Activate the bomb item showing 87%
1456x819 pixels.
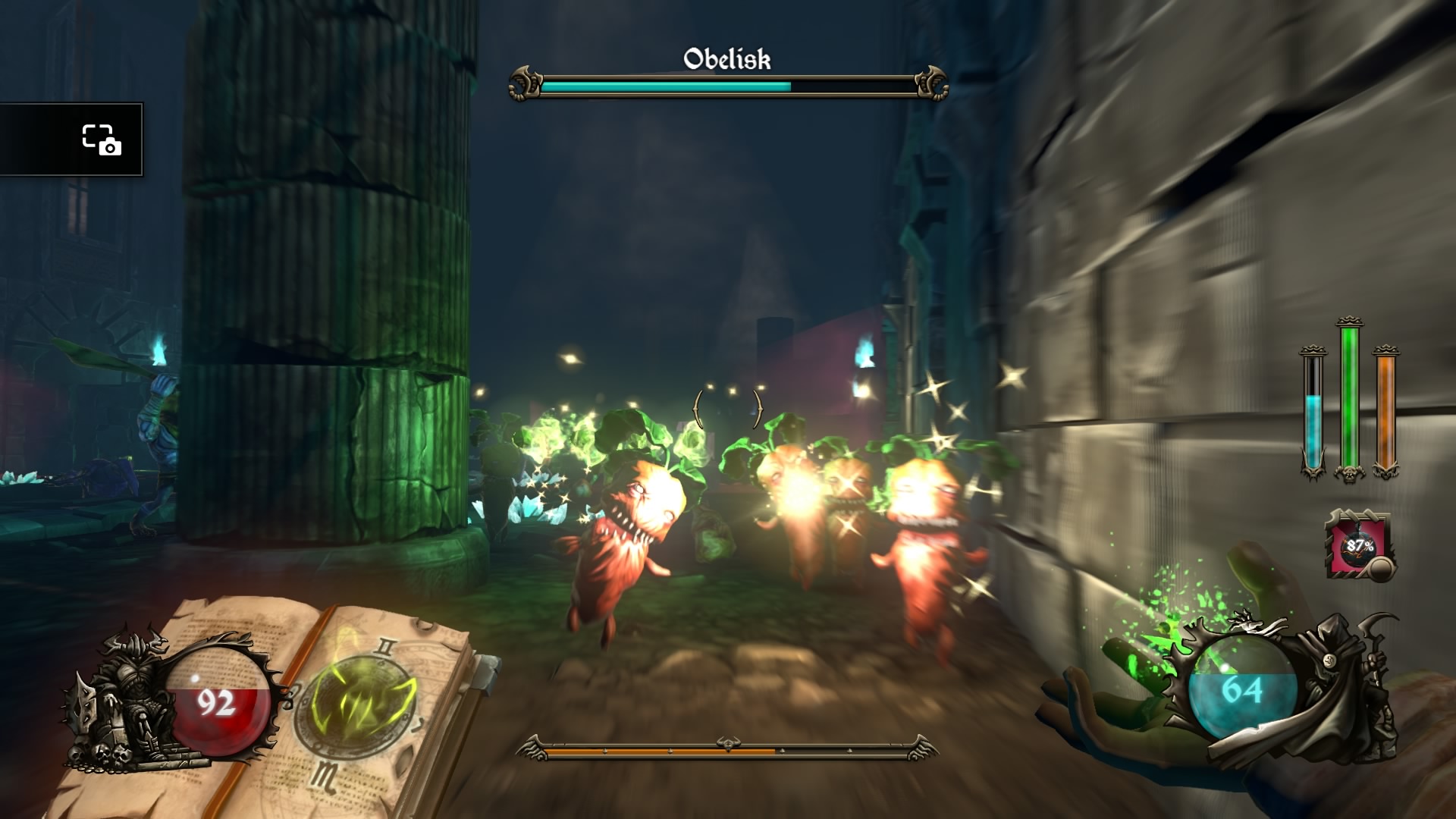pos(1360,545)
